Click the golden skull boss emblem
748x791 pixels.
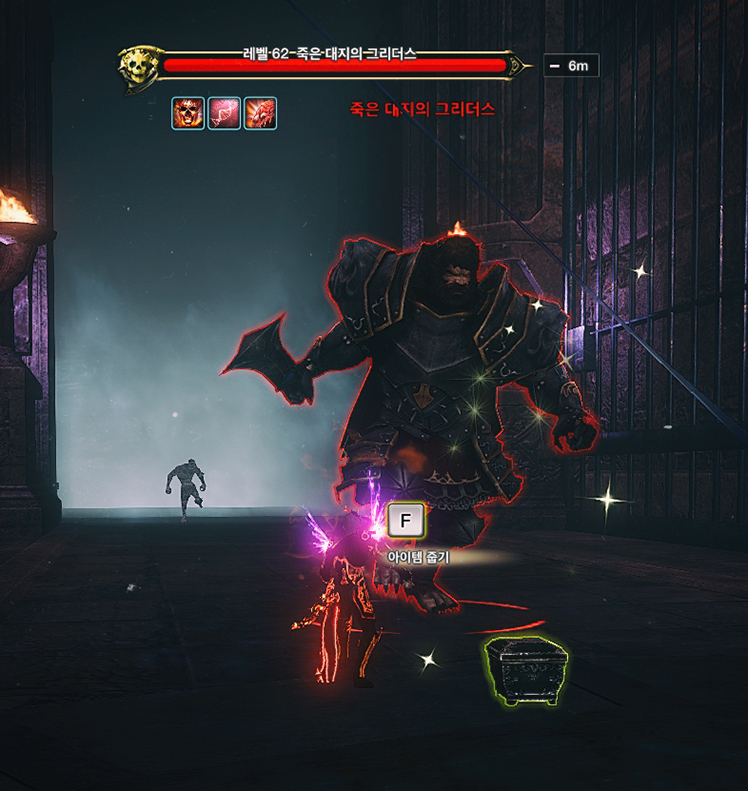136,68
